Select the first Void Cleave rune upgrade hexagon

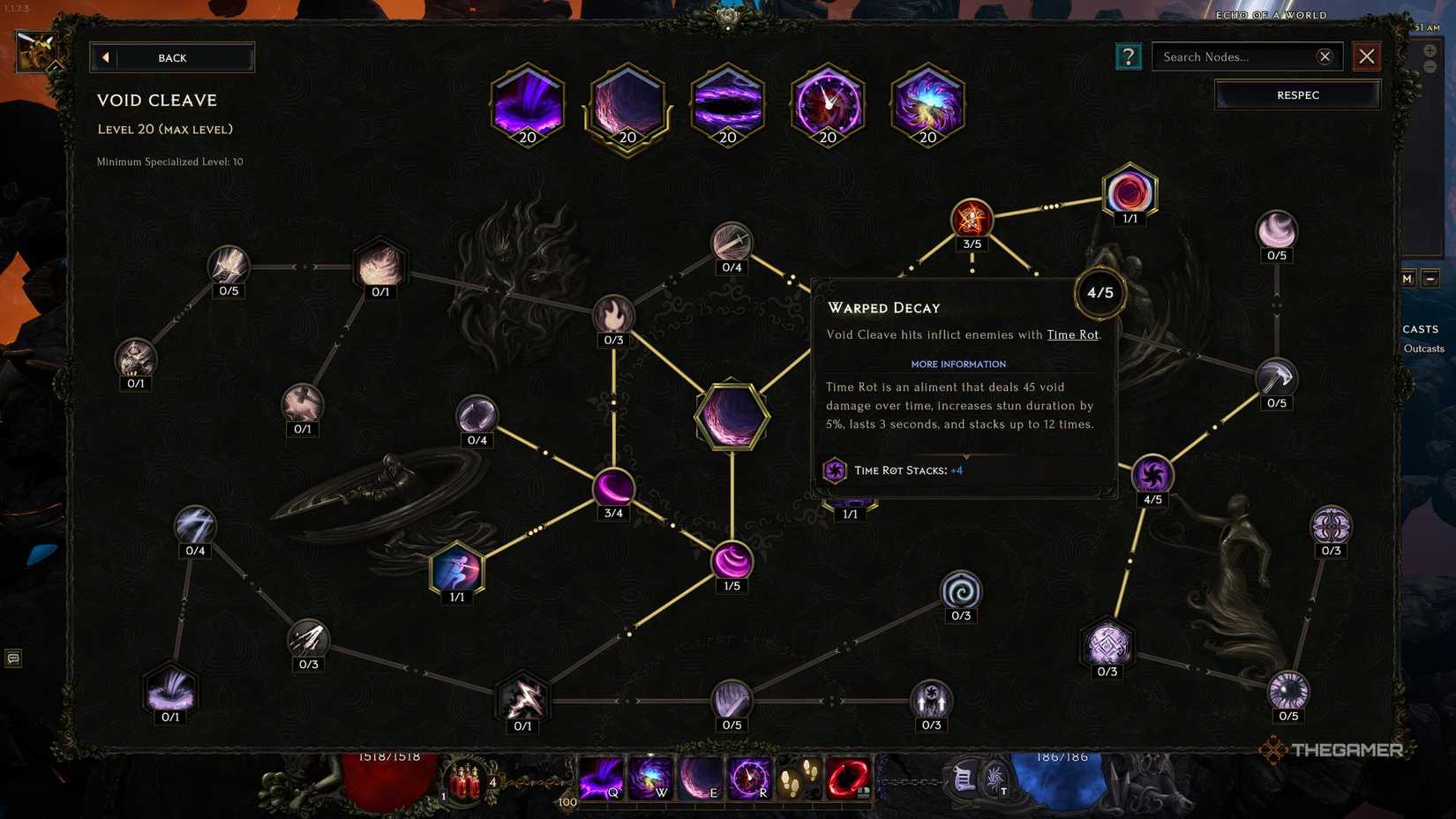pos(527,104)
